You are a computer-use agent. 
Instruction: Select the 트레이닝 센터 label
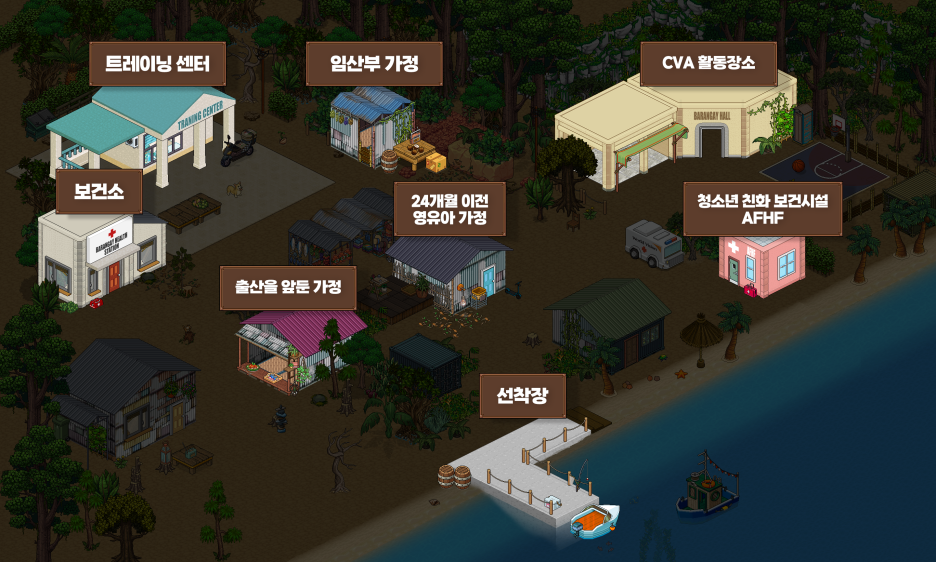click(x=158, y=65)
